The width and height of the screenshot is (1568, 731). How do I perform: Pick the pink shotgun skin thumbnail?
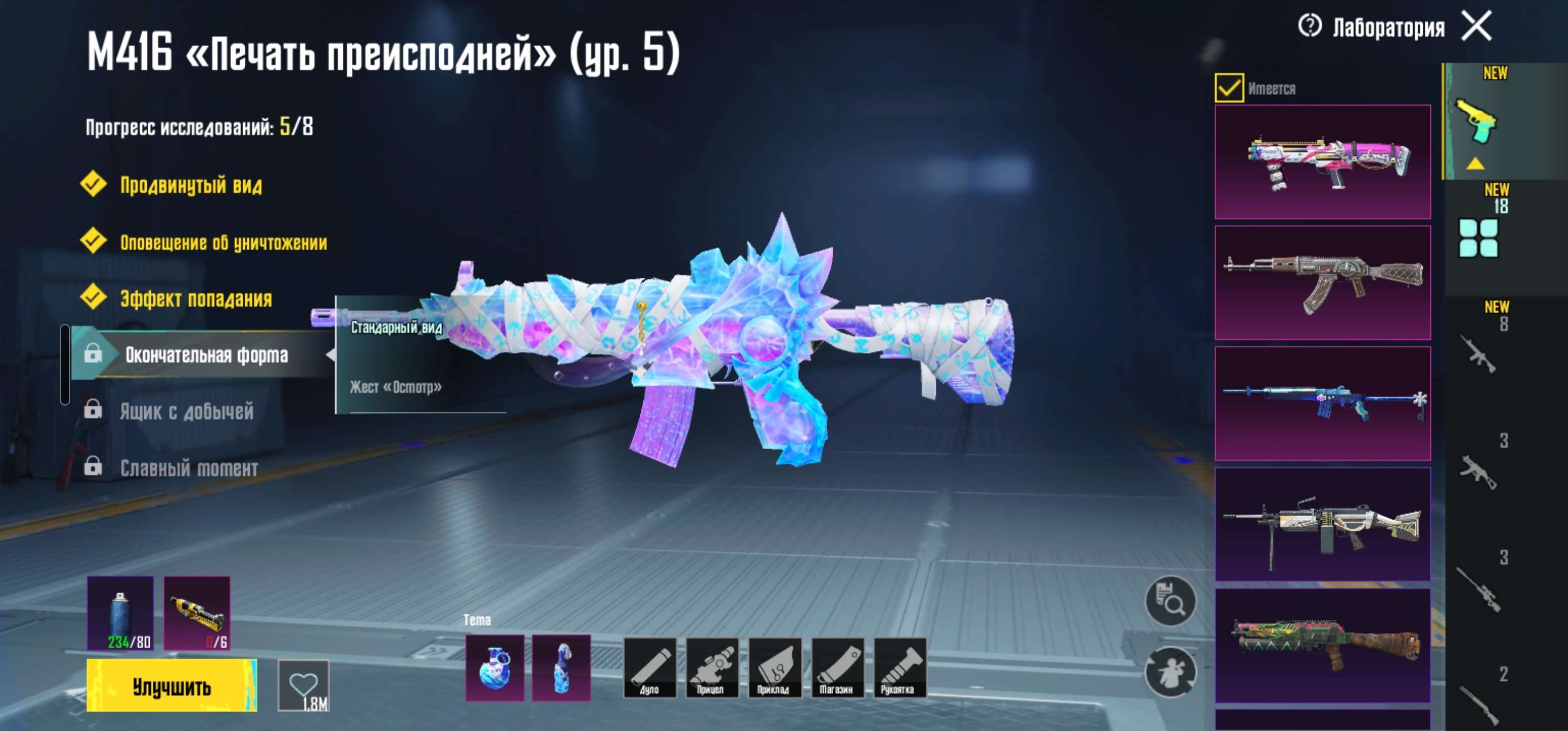tap(1322, 162)
